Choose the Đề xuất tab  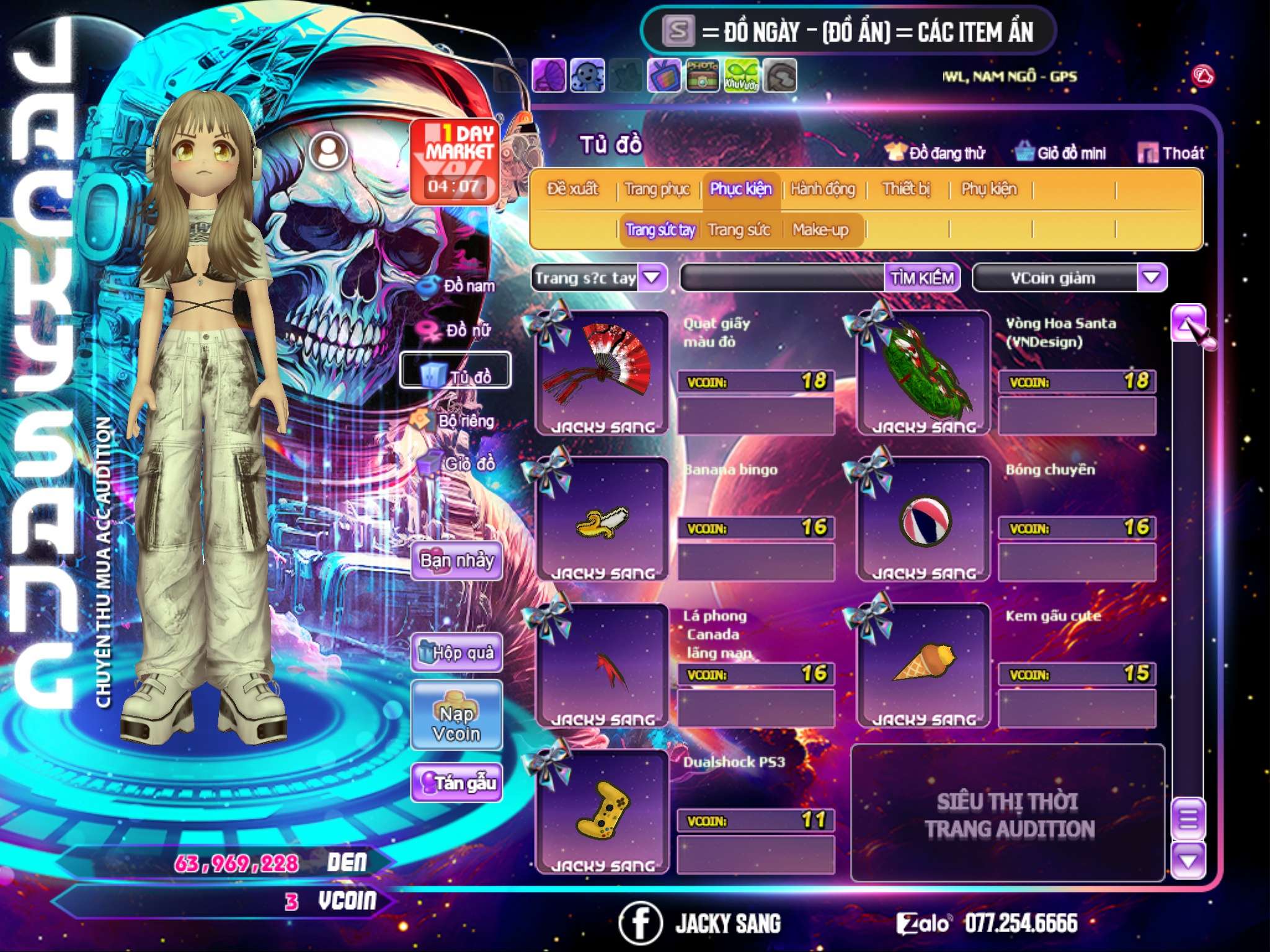point(572,189)
